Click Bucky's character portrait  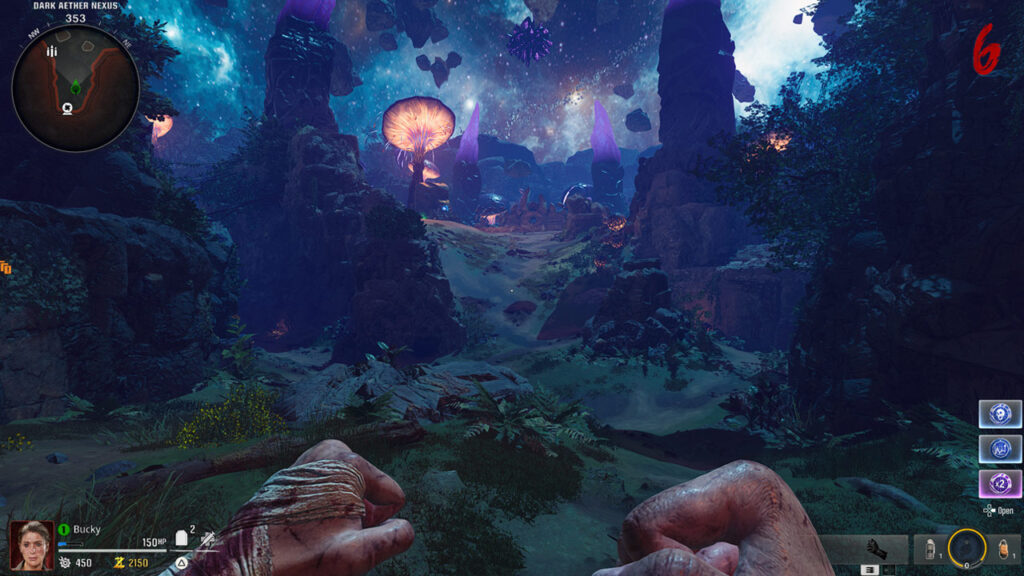coord(31,544)
